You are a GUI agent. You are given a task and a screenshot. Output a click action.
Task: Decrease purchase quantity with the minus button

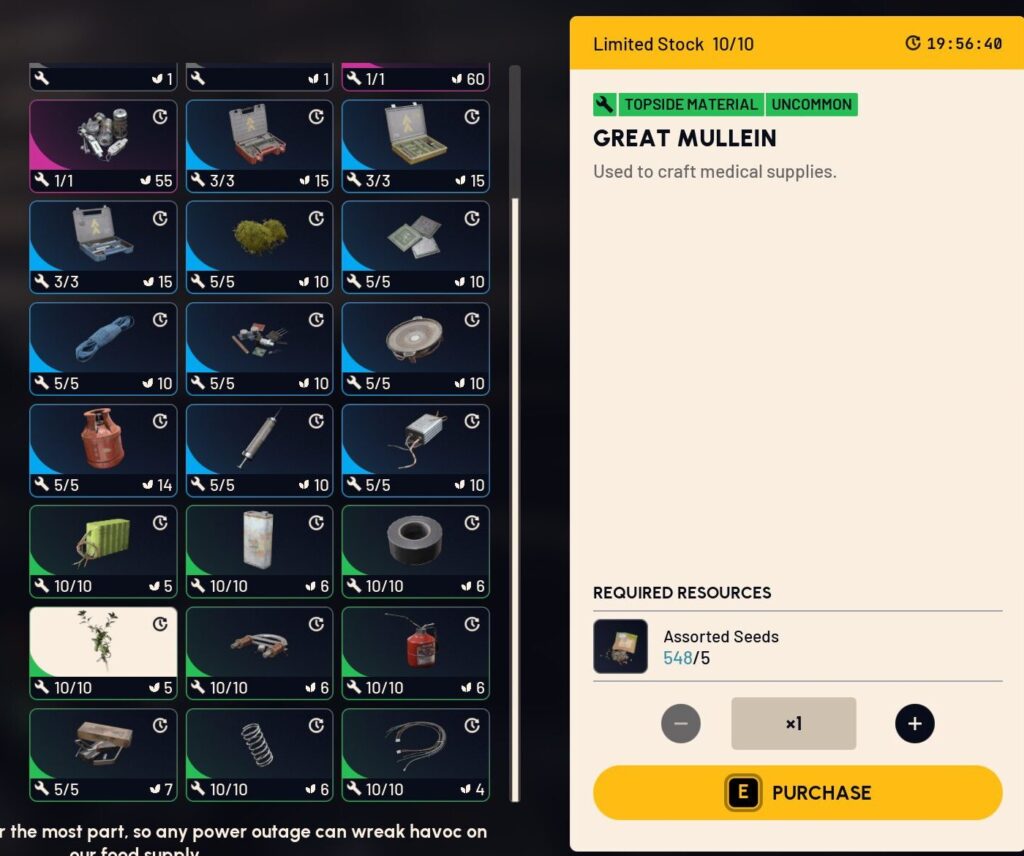point(681,723)
